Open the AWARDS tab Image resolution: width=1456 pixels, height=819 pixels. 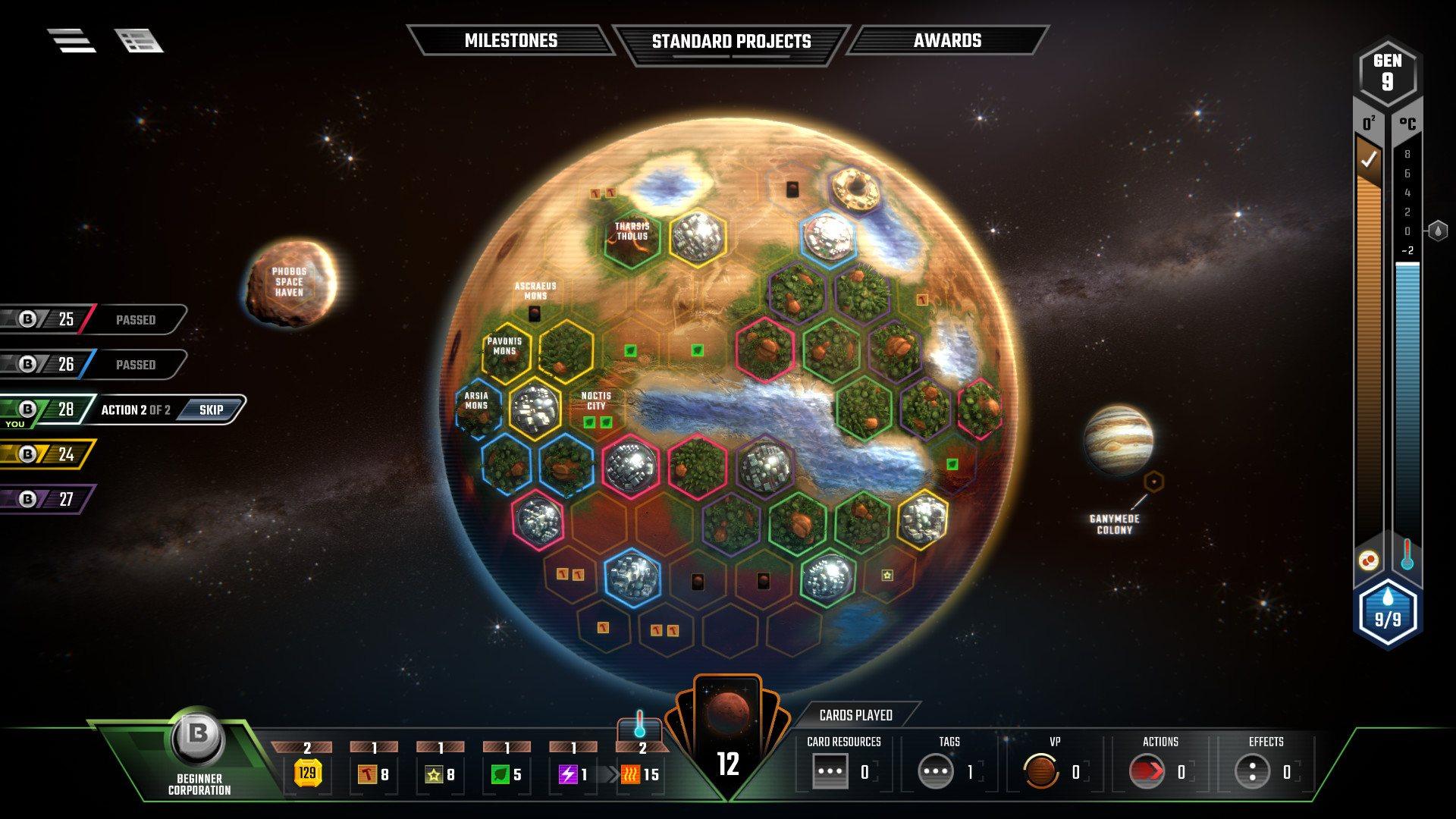tap(949, 41)
